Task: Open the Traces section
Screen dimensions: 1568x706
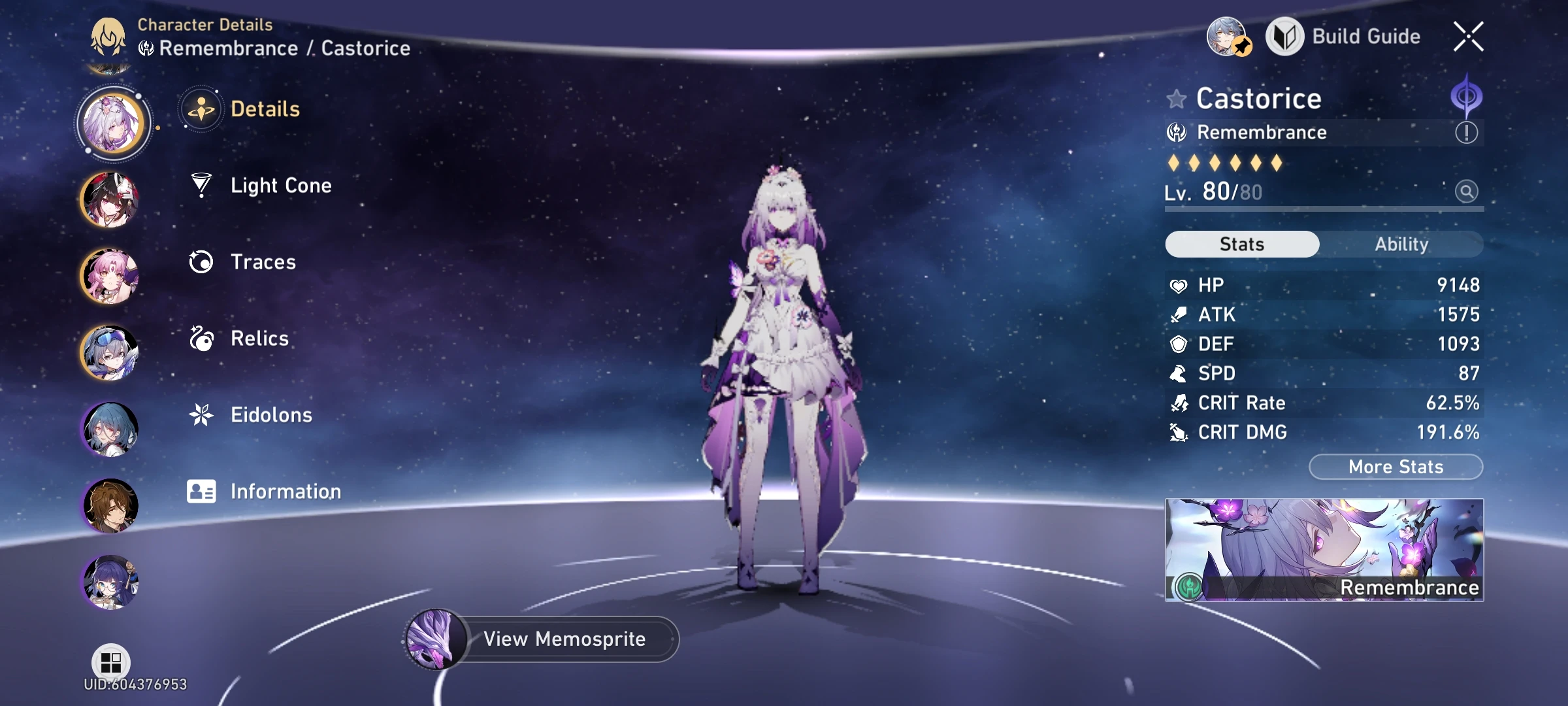Action: coord(261,262)
